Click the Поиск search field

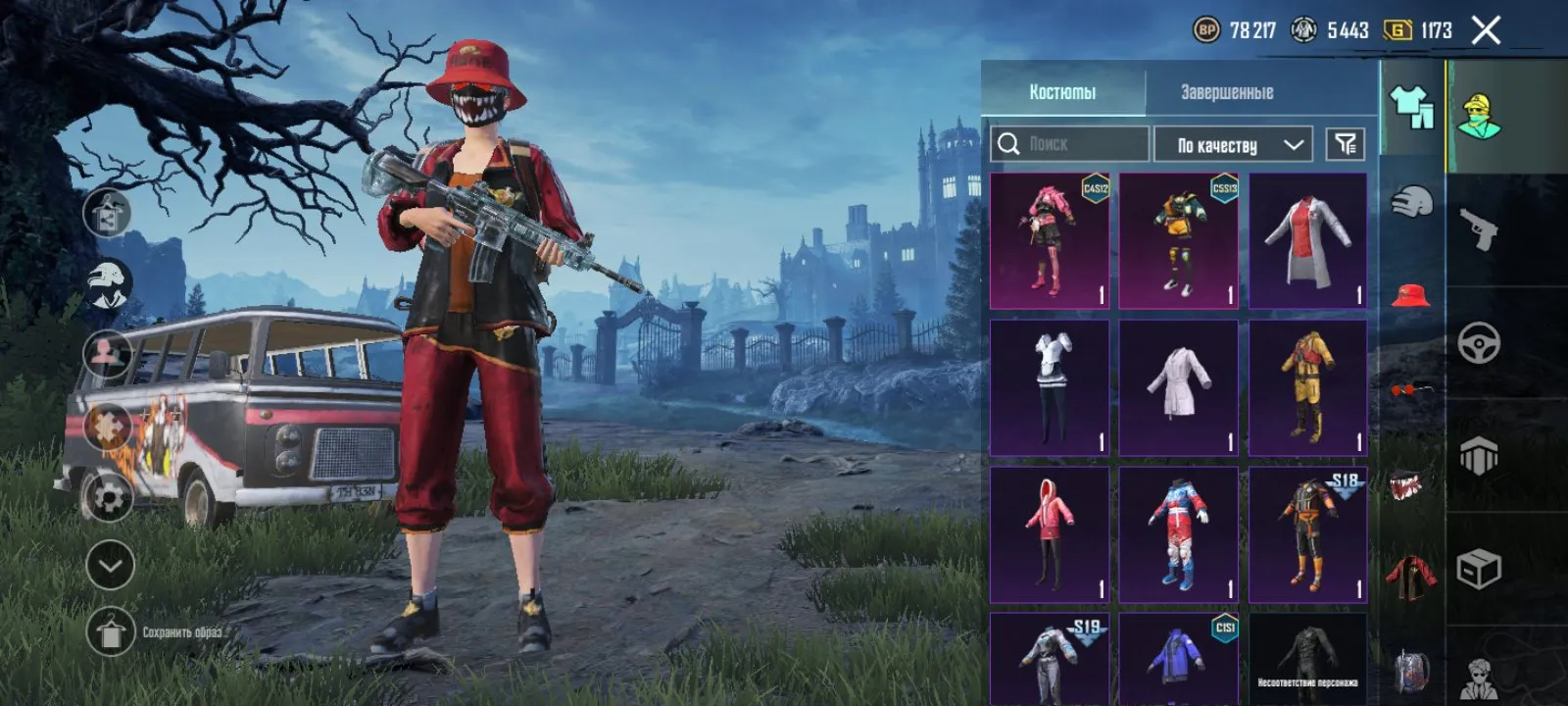[x=1068, y=144]
